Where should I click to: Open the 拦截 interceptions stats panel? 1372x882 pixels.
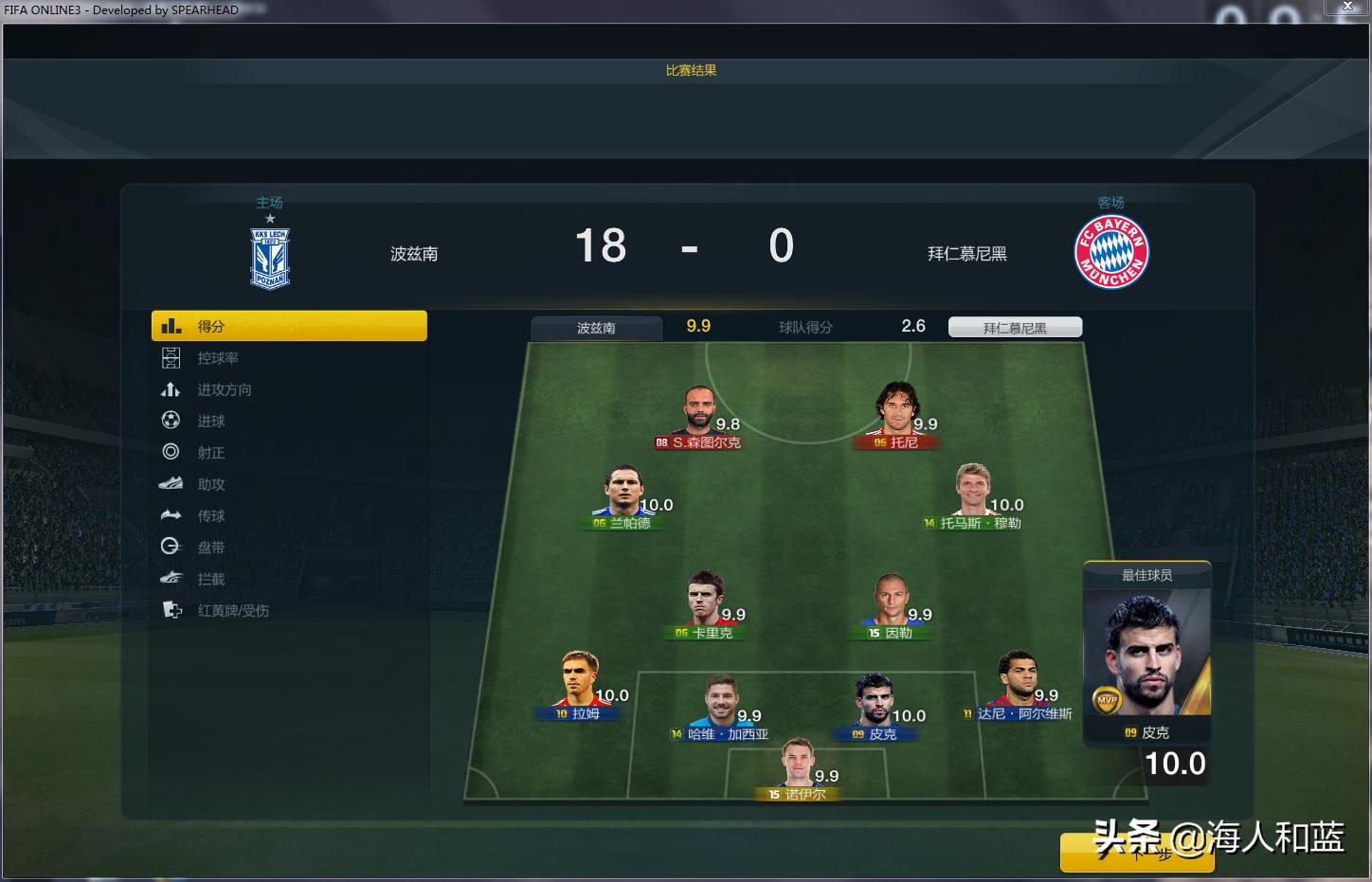point(209,578)
